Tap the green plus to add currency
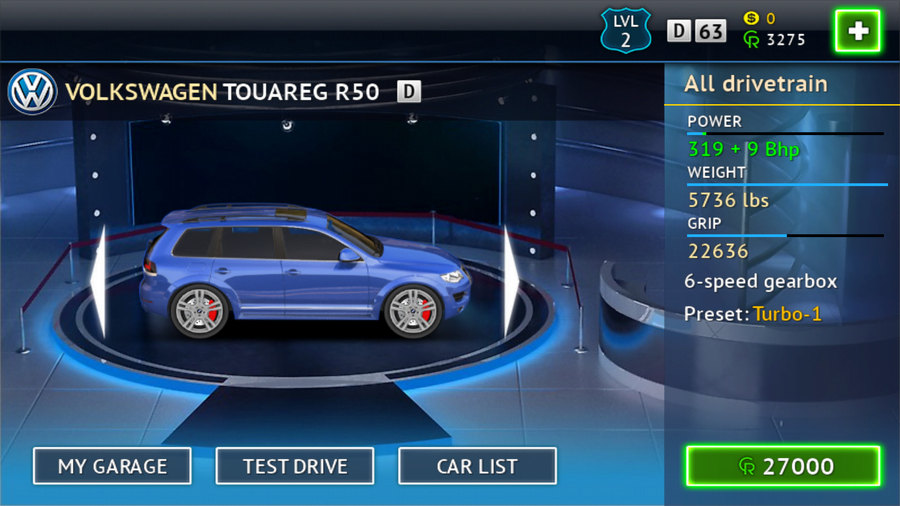Screen dimensions: 900x506 (857, 32)
